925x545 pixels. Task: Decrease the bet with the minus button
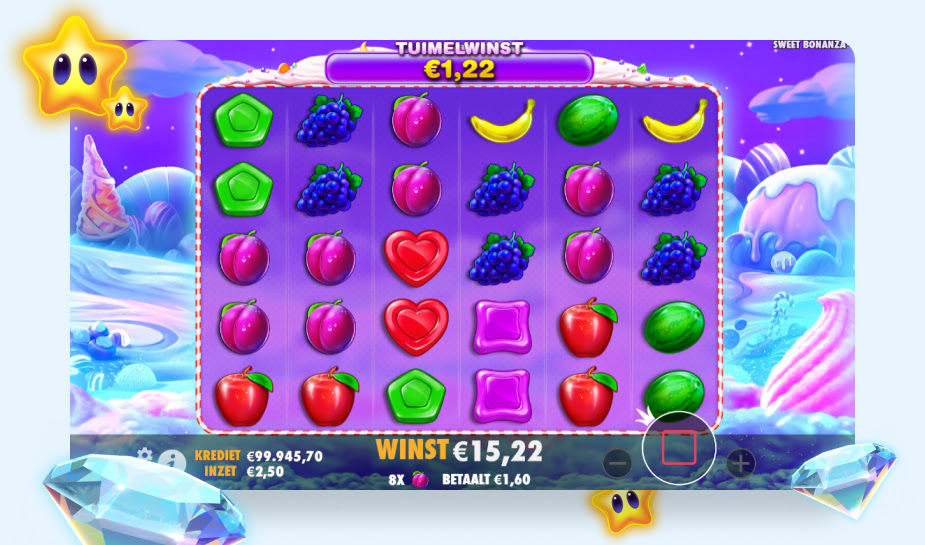pyautogui.click(x=617, y=462)
